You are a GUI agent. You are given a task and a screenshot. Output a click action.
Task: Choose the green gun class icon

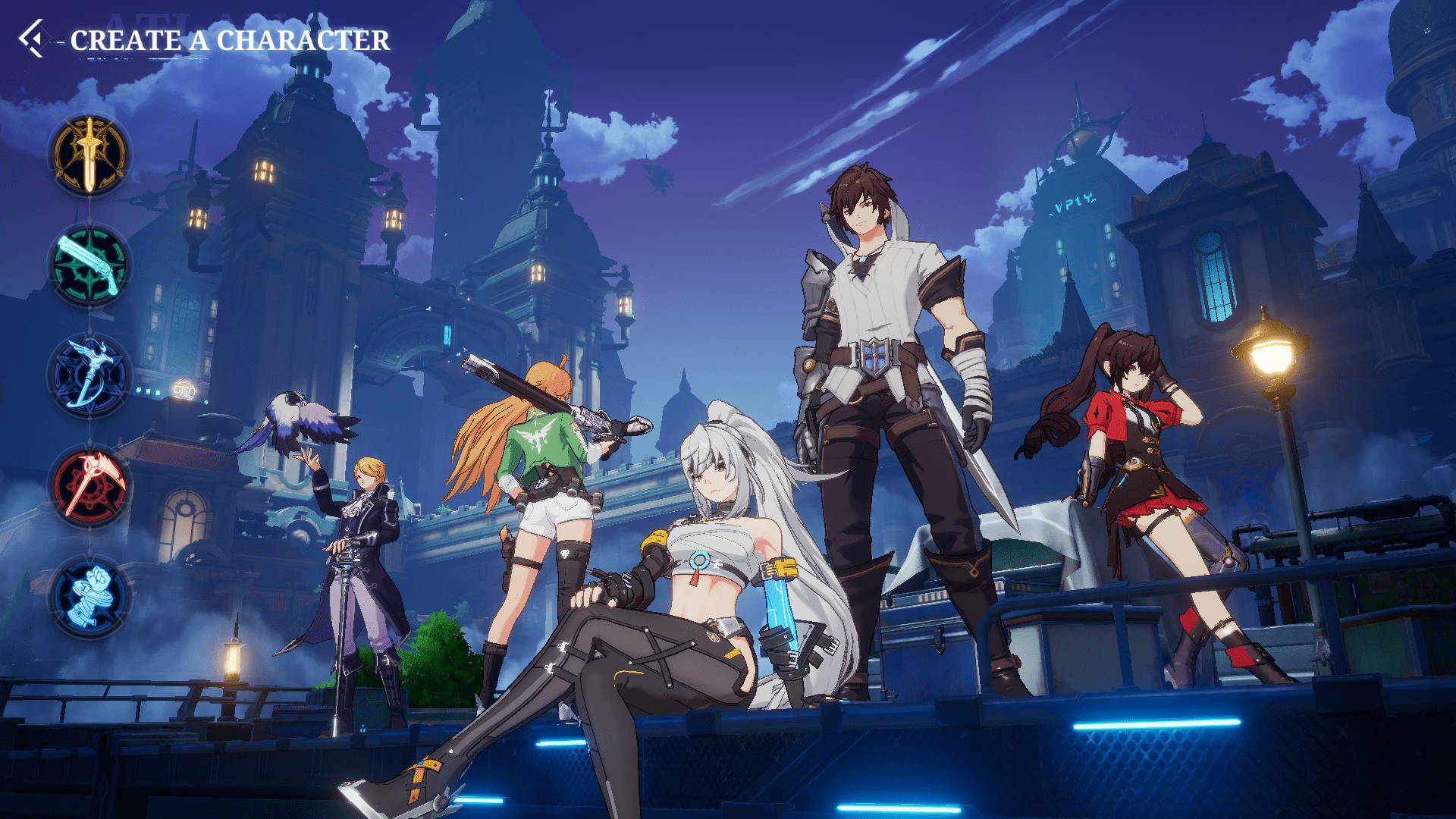coord(89,265)
